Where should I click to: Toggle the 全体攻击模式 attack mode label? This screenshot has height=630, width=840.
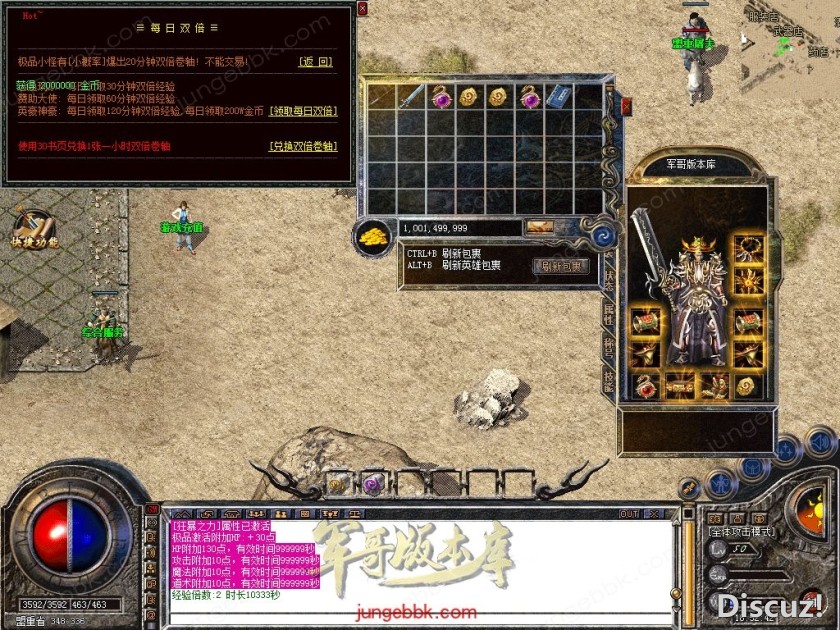tap(747, 530)
